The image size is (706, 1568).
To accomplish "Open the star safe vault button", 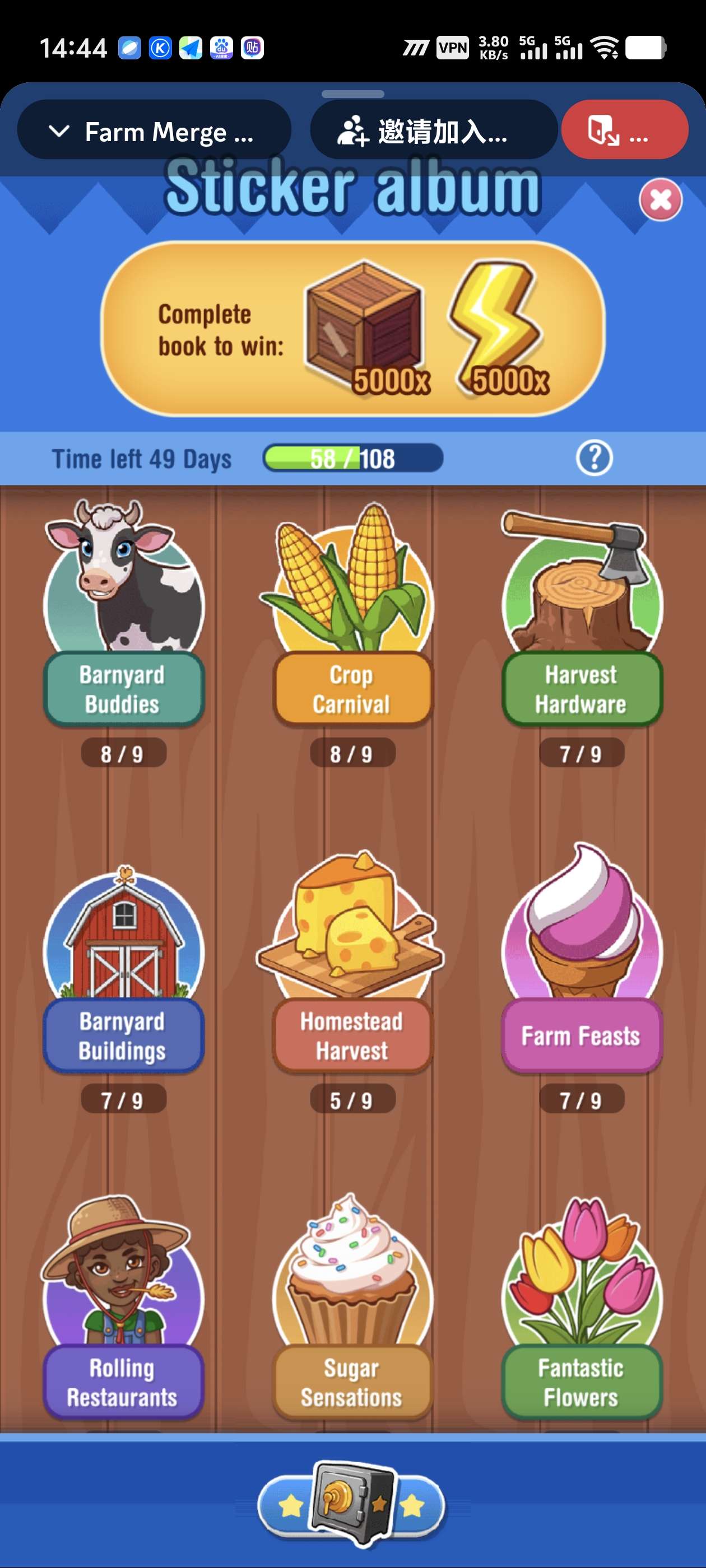I will tap(351, 1502).
